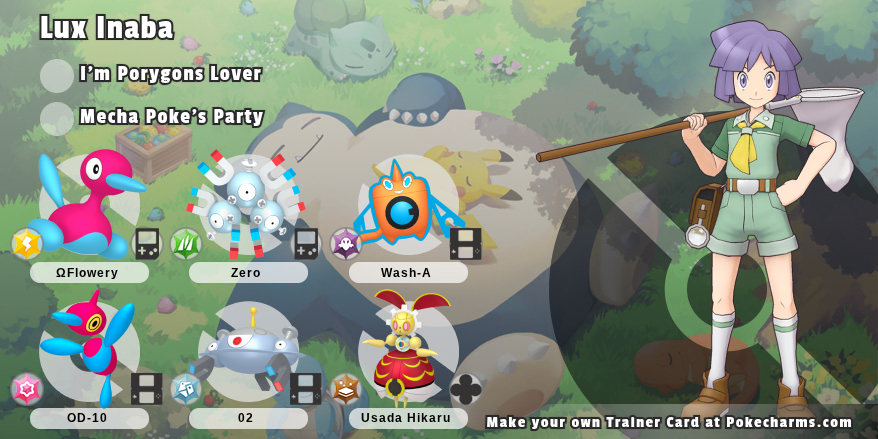The height and width of the screenshot is (439, 878).
Task: Click the Game Boy icon beside ΩFlowery
Action: 147,244
